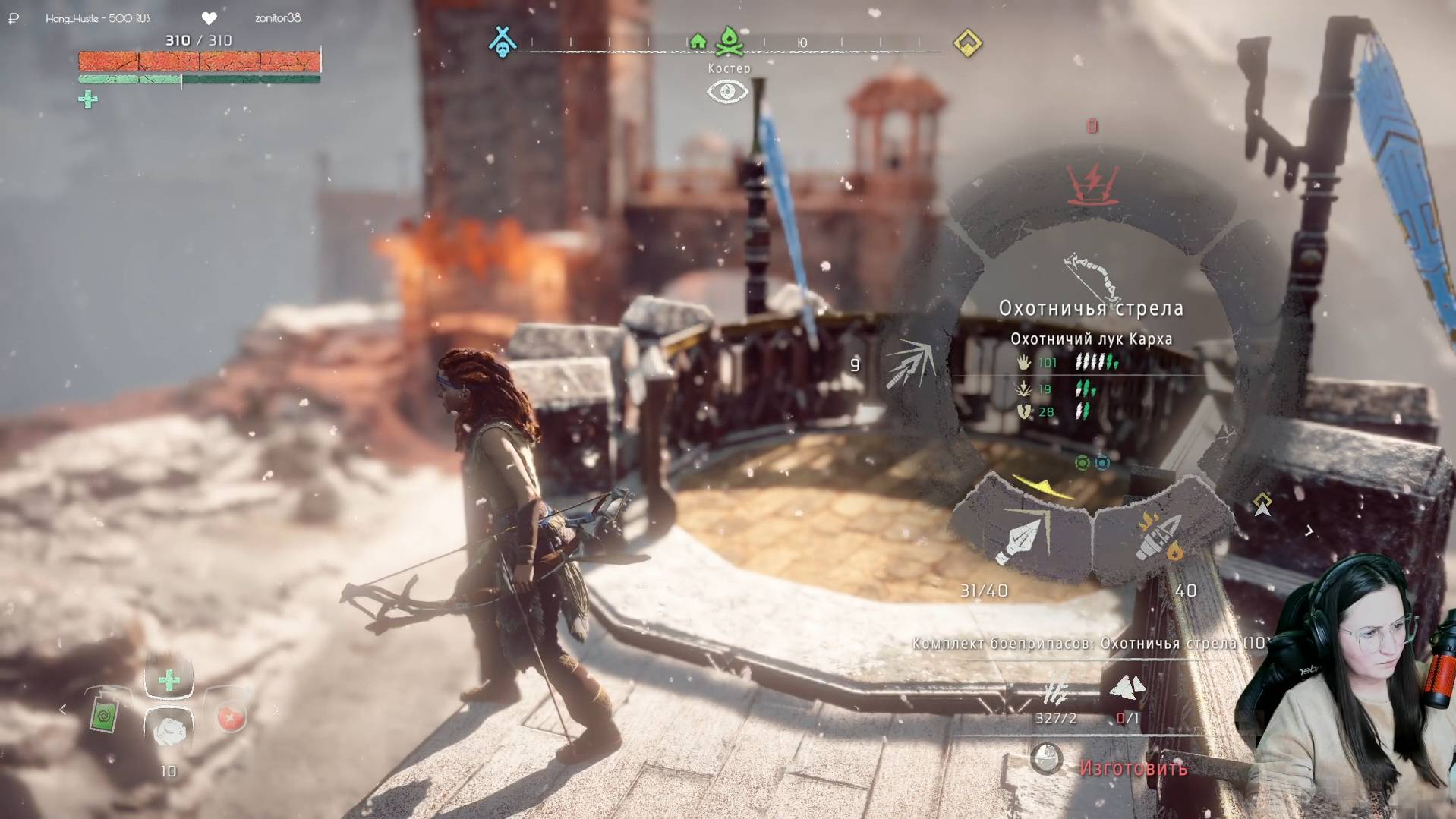This screenshot has height=819, width=1456.
Task: Select the triple arrow weapon segment
Action: coord(909,364)
